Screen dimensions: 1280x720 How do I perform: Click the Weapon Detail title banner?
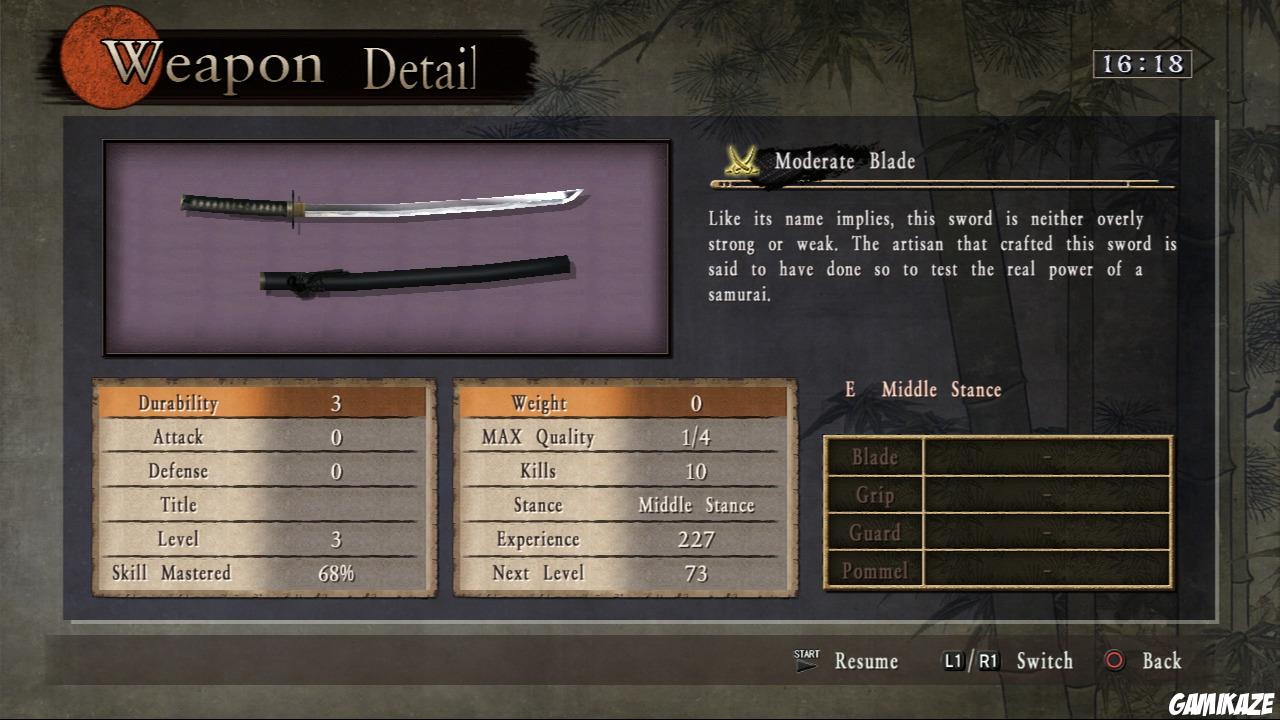pyautogui.click(x=290, y=62)
